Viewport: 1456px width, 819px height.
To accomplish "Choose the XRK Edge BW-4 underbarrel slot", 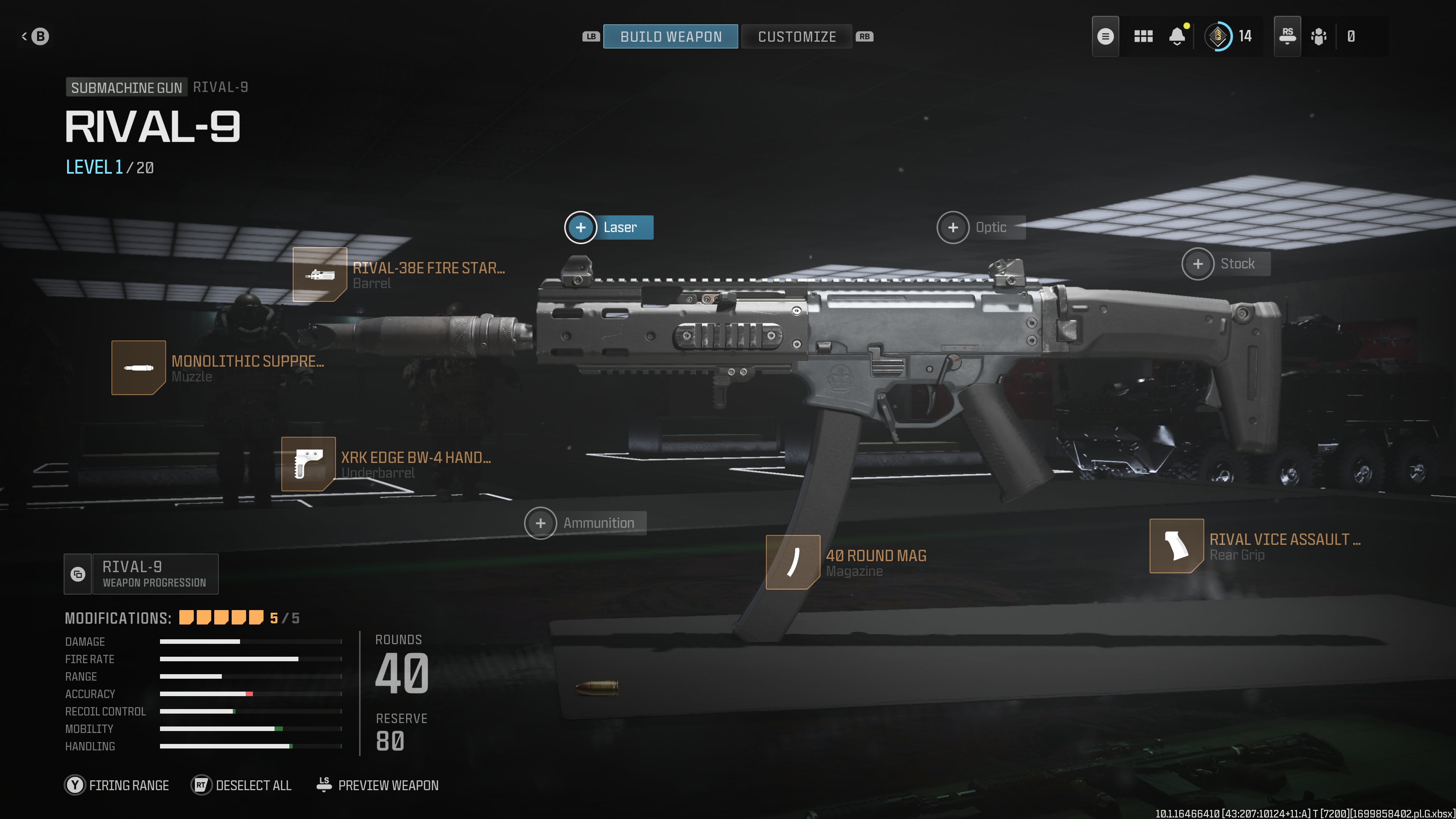I will (308, 463).
